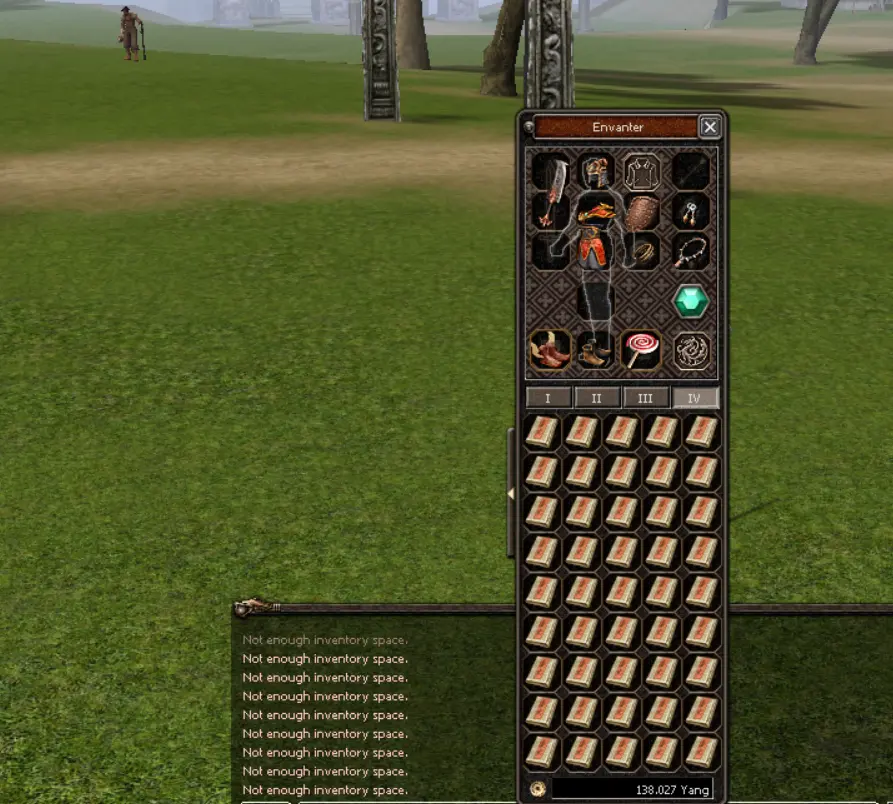This screenshot has height=804, width=893.
Task: Close the Envanter window
Action: [709, 127]
